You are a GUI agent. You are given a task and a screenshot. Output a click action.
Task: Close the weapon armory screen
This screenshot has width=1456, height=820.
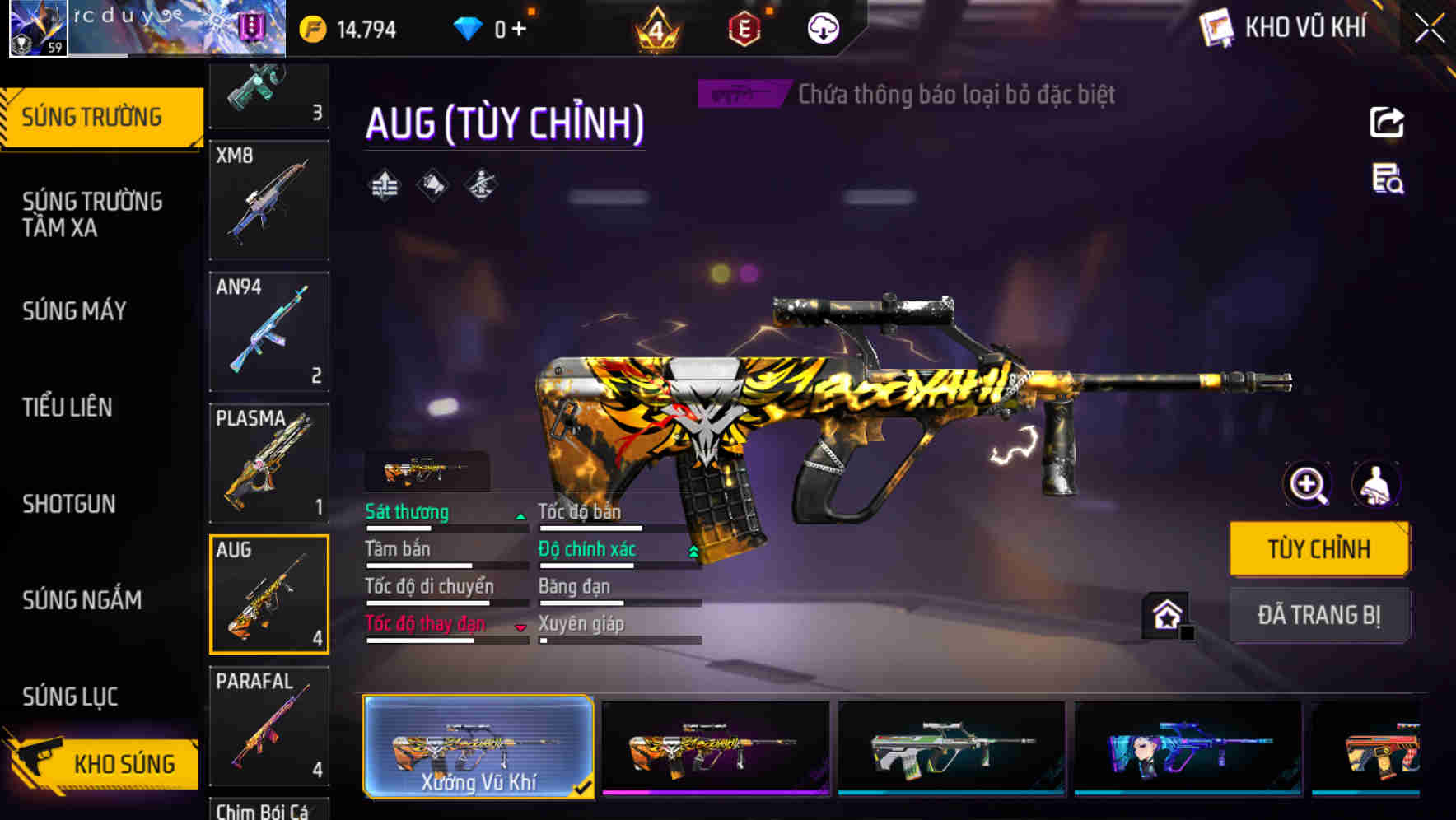pyautogui.click(x=1429, y=29)
